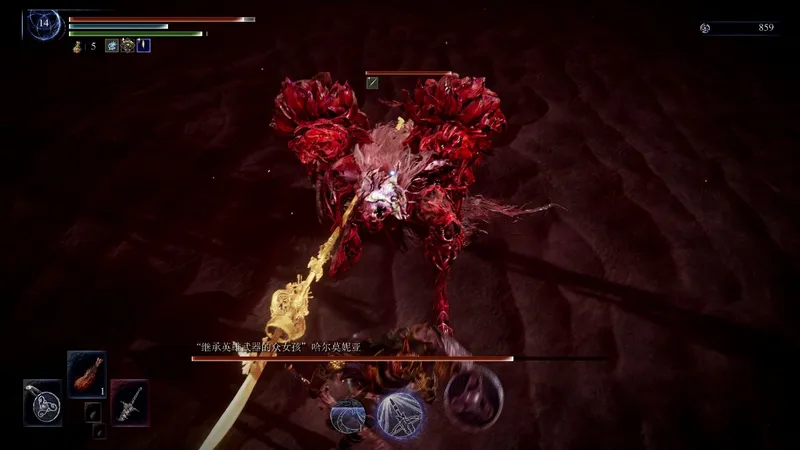The image size is (800, 450).
Task: Use the red consumable item slot
Action: [x=86, y=375]
